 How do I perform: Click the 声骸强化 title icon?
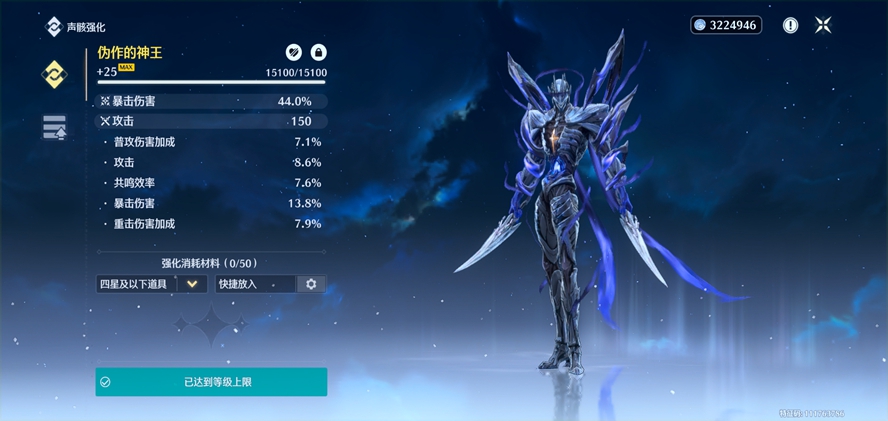point(53,27)
